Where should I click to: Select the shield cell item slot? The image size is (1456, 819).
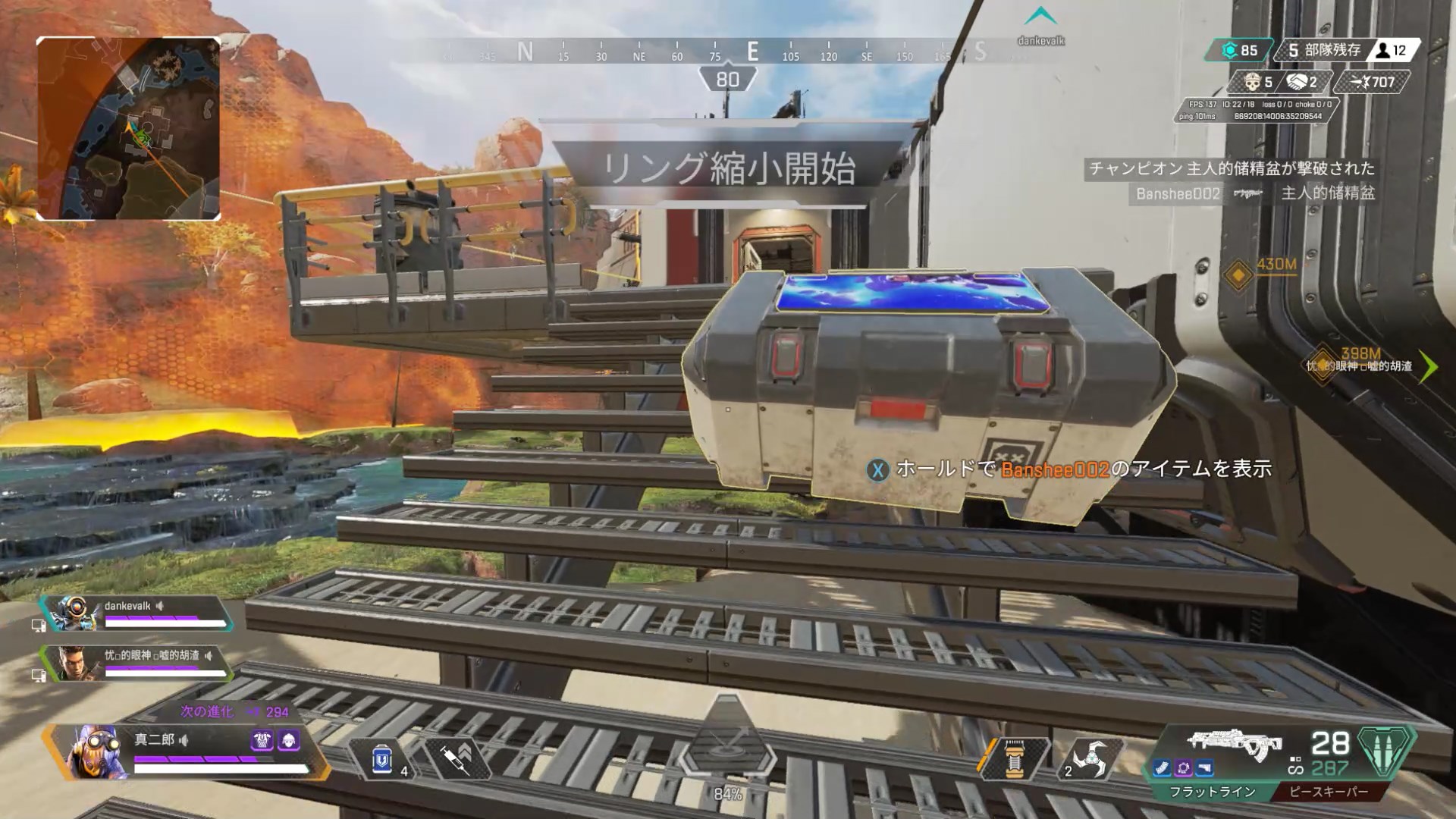pos(383,758)
